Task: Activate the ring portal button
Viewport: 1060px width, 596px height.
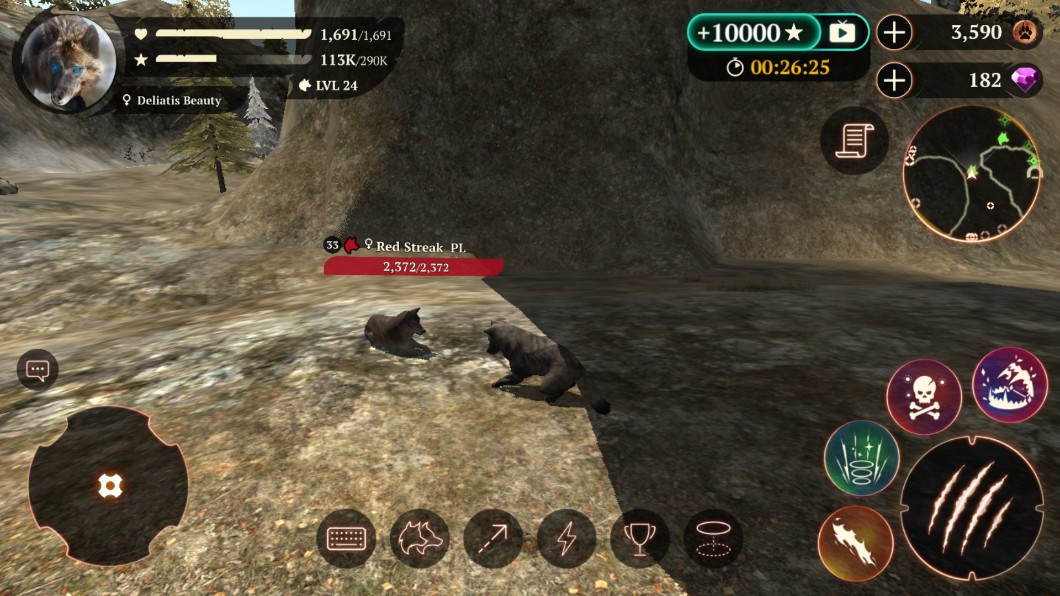Action: [713, 539]
